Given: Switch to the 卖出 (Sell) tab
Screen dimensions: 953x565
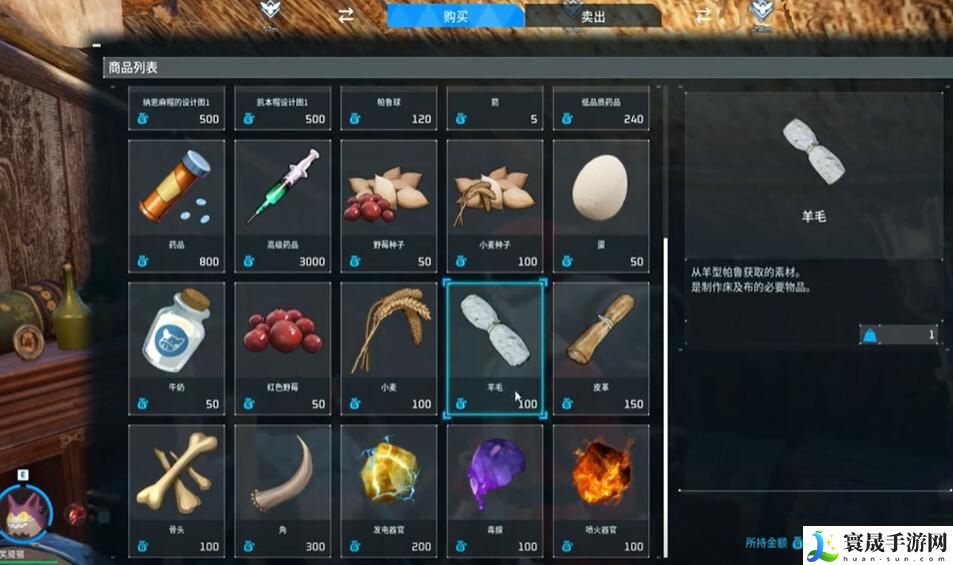Looking at the screenshot, I should pos(592,16).
